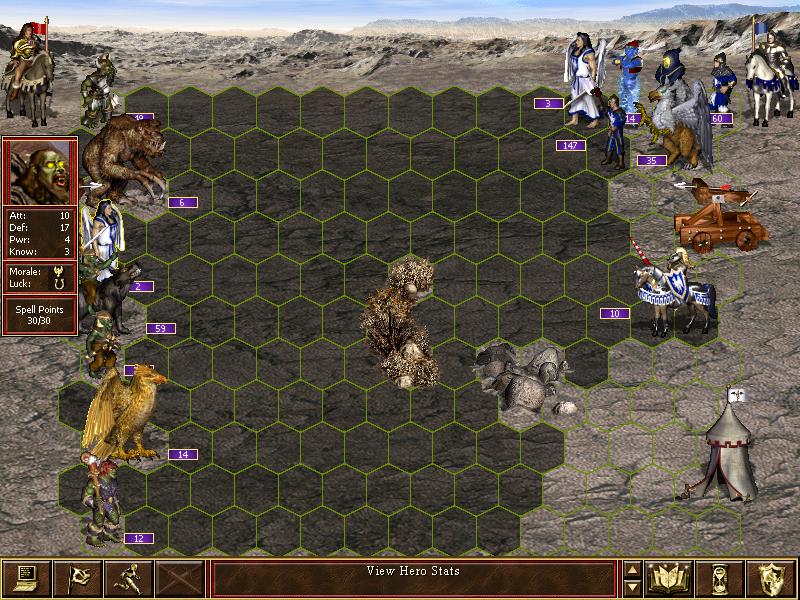Defend with the shield button
Viewport: 800px width, 600px height.
pyautogui.click(x=772, y=578)
